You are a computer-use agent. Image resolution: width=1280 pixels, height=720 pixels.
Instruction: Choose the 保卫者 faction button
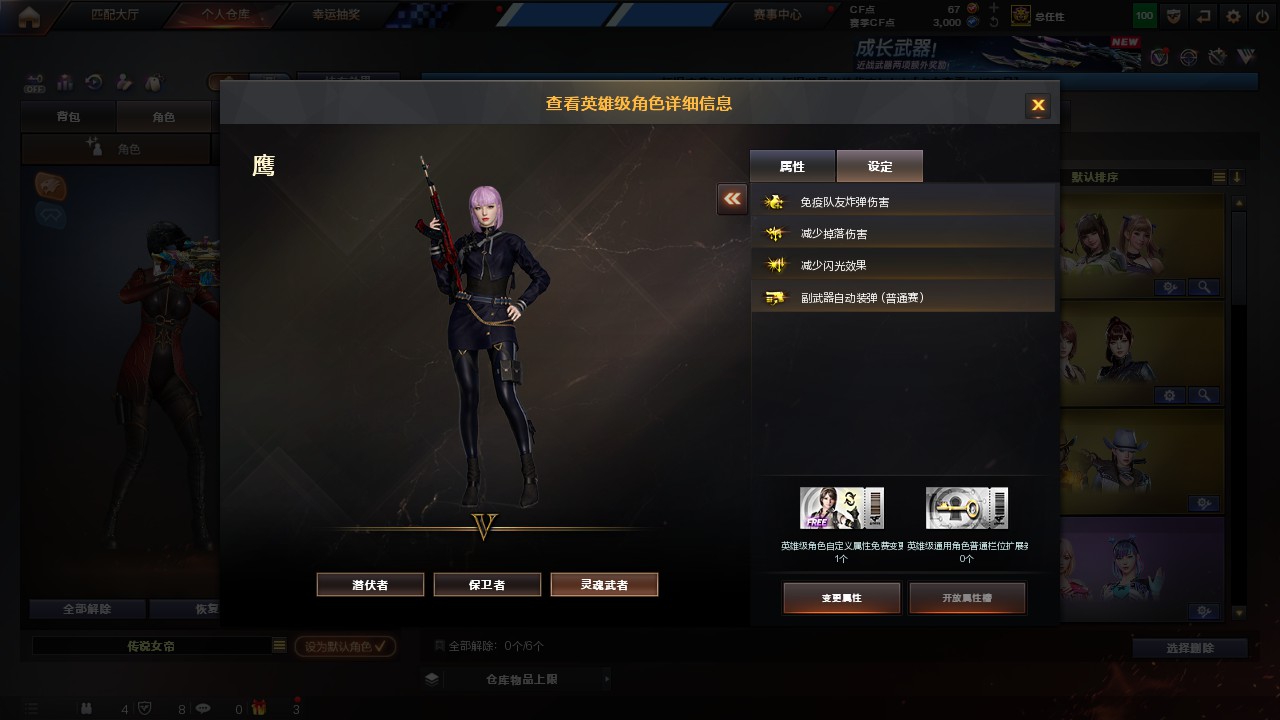pos(487,585)
